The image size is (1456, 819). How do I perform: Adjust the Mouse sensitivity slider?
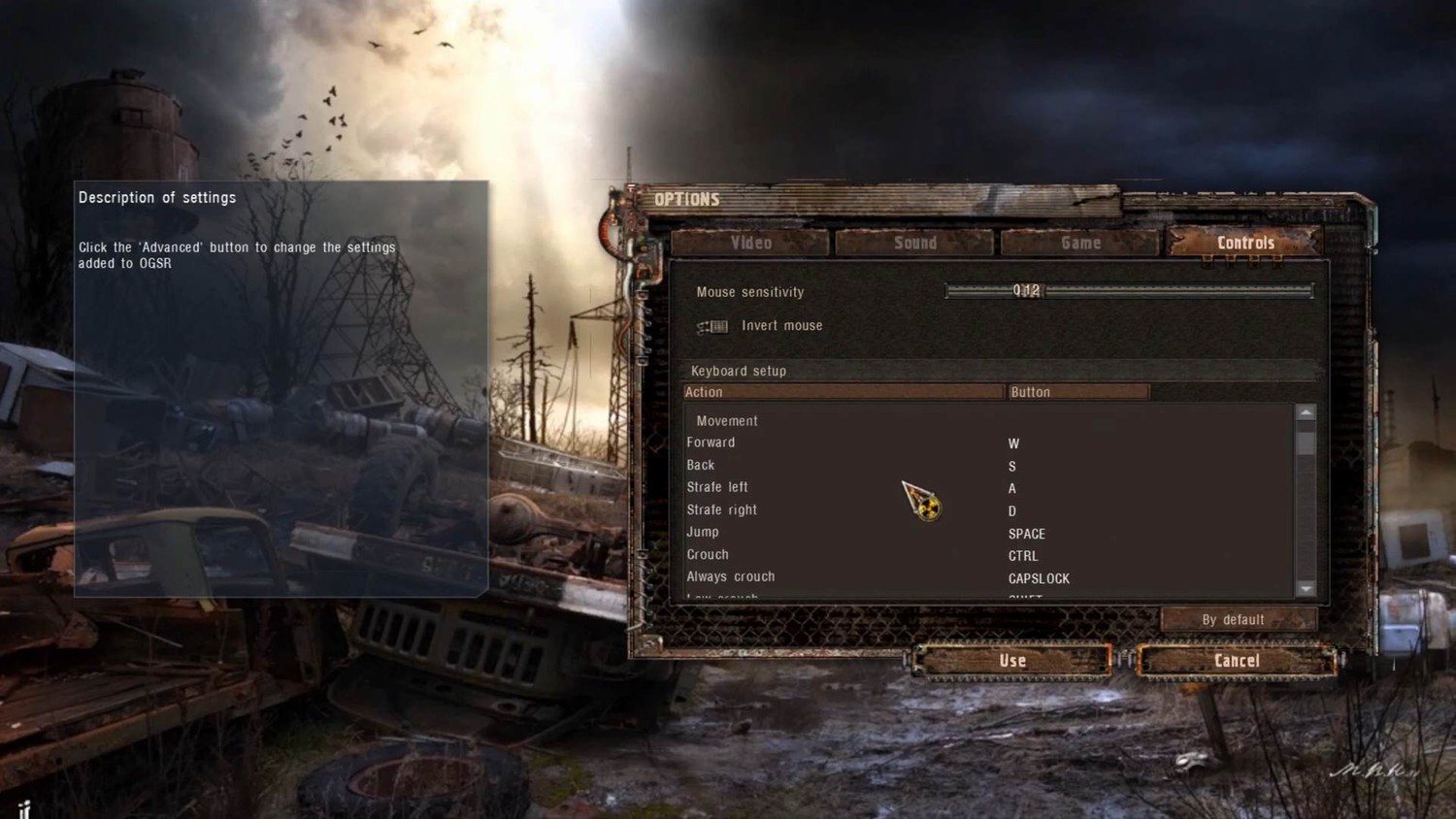[x=1129, y=290]
